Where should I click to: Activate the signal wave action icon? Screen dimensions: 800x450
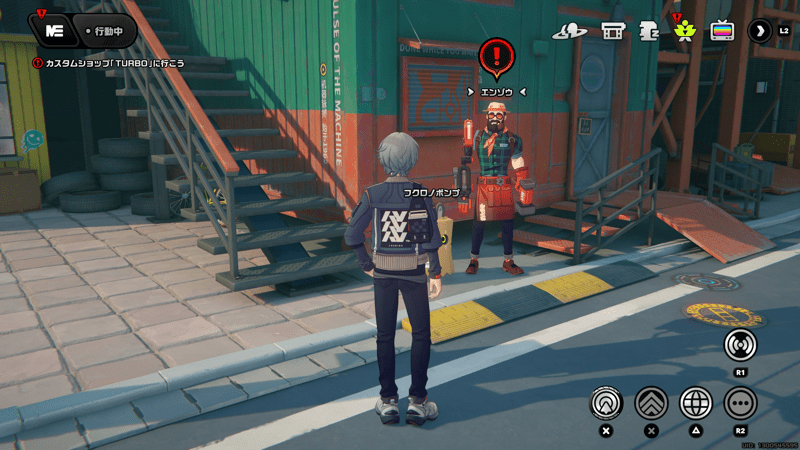pos(740,345)
